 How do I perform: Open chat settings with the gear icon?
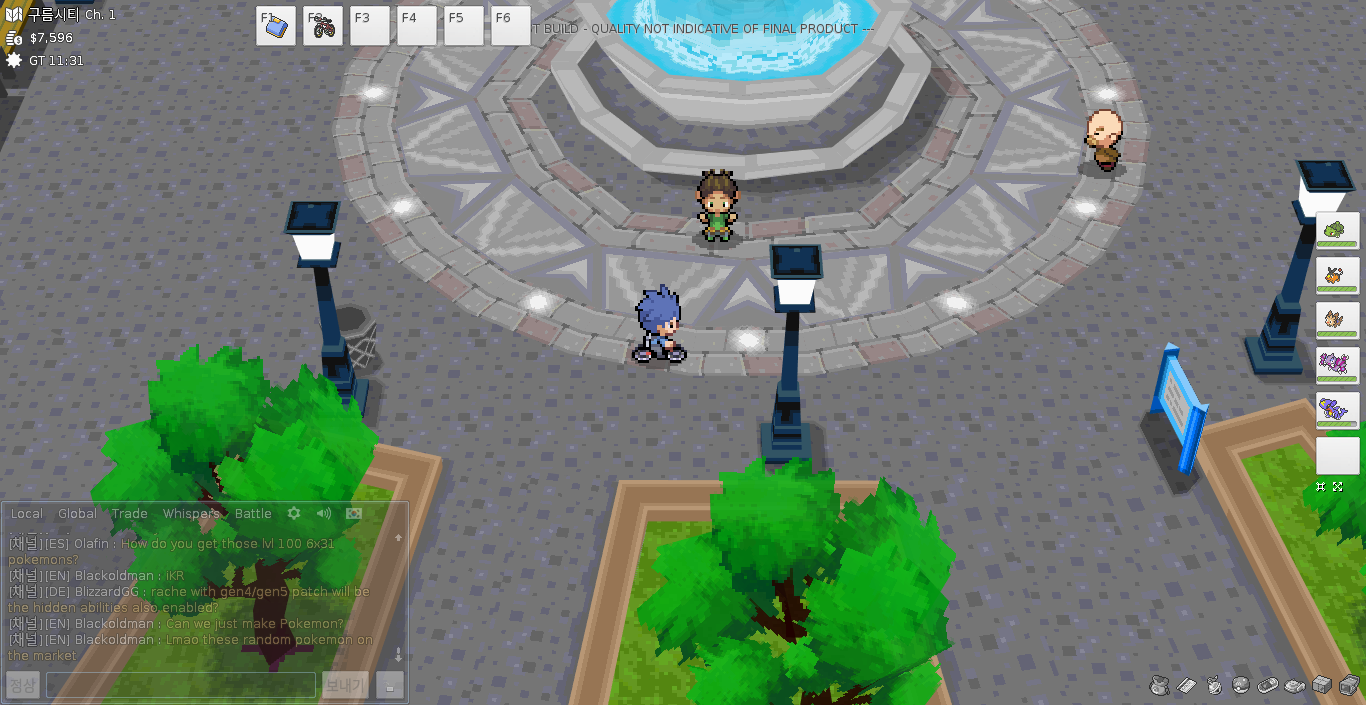pos(294,513)
